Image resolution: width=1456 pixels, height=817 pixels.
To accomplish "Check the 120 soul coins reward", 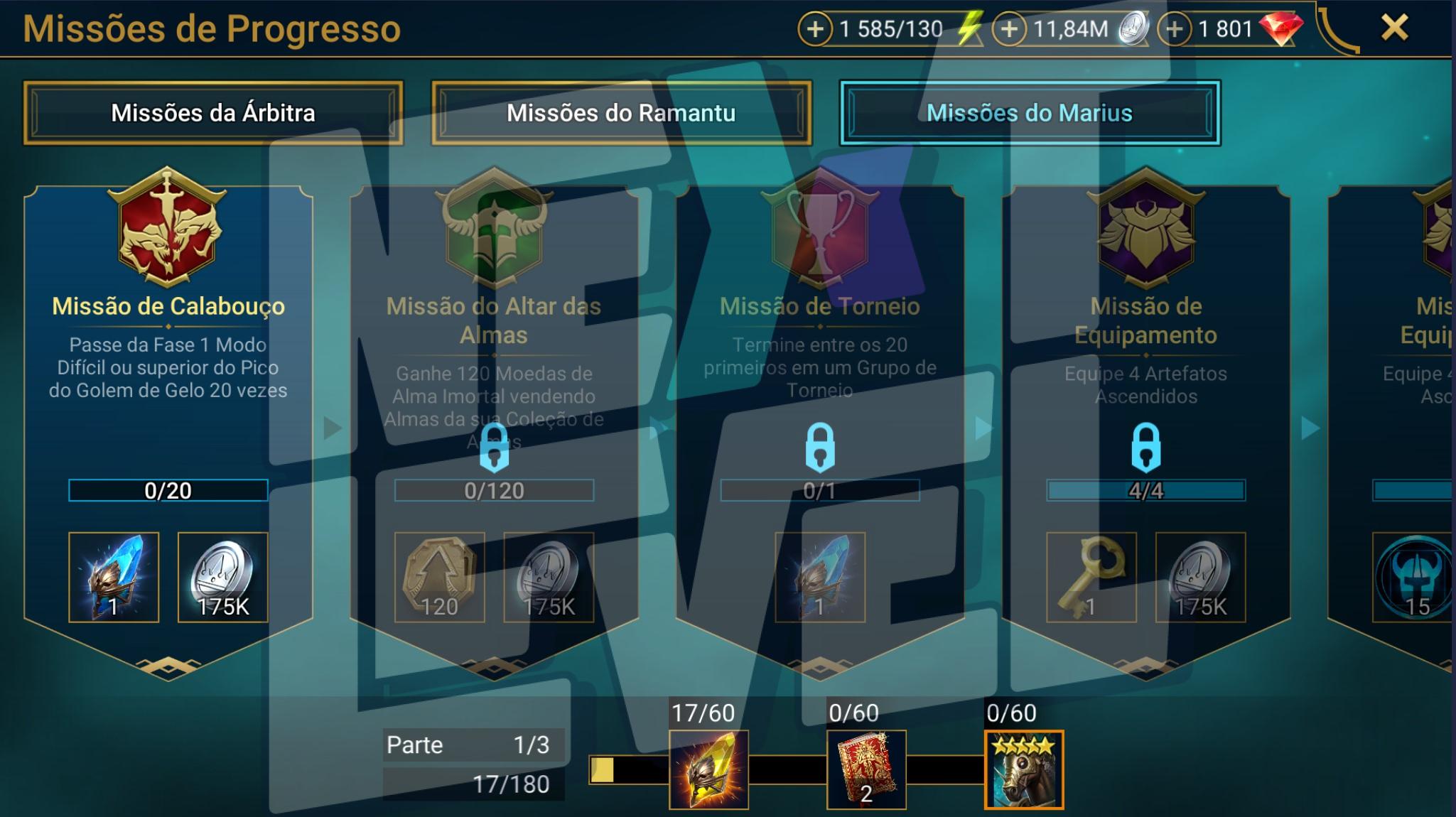I will (439, 577).
